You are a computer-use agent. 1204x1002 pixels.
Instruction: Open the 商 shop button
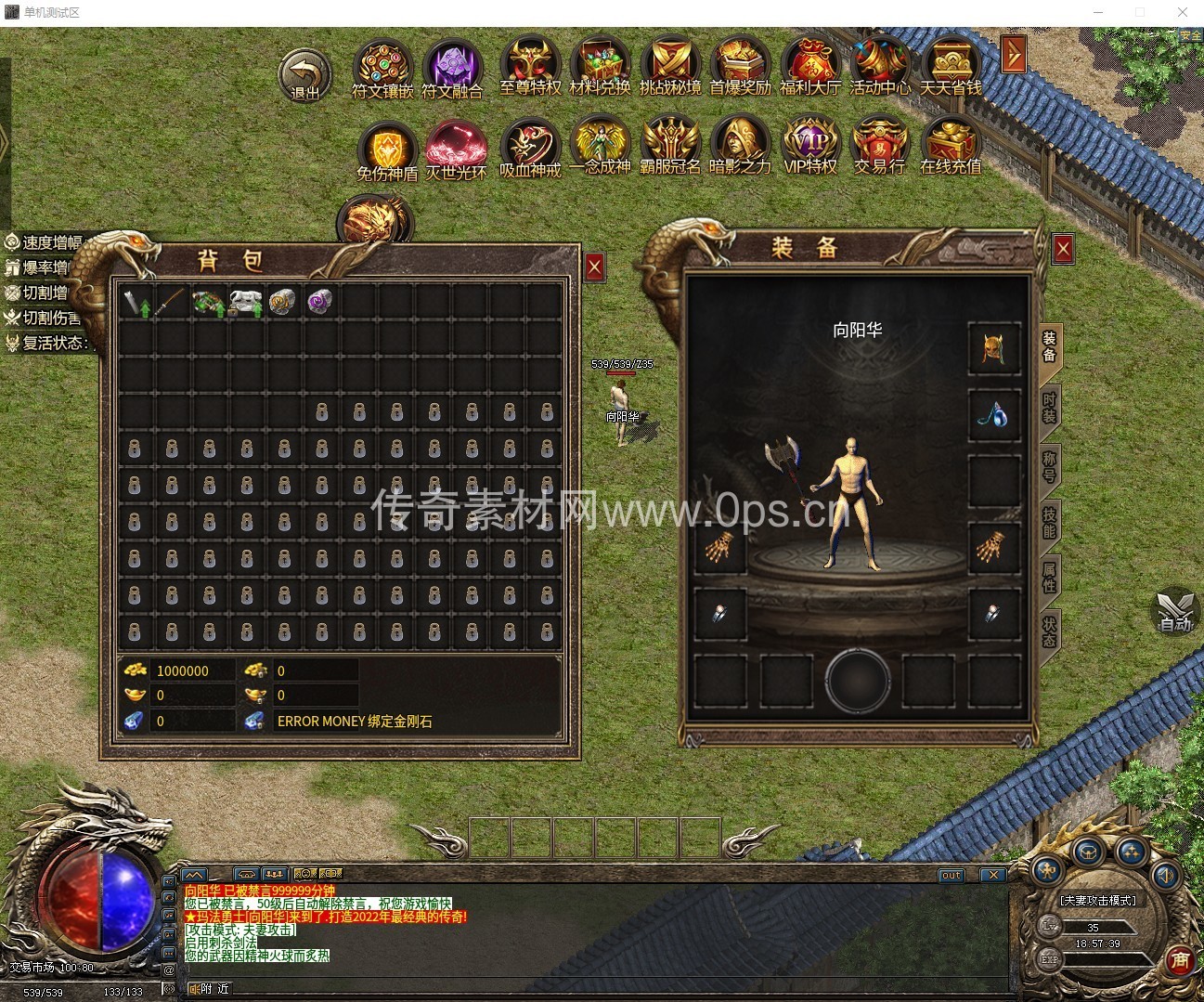tap(1179, 959)
